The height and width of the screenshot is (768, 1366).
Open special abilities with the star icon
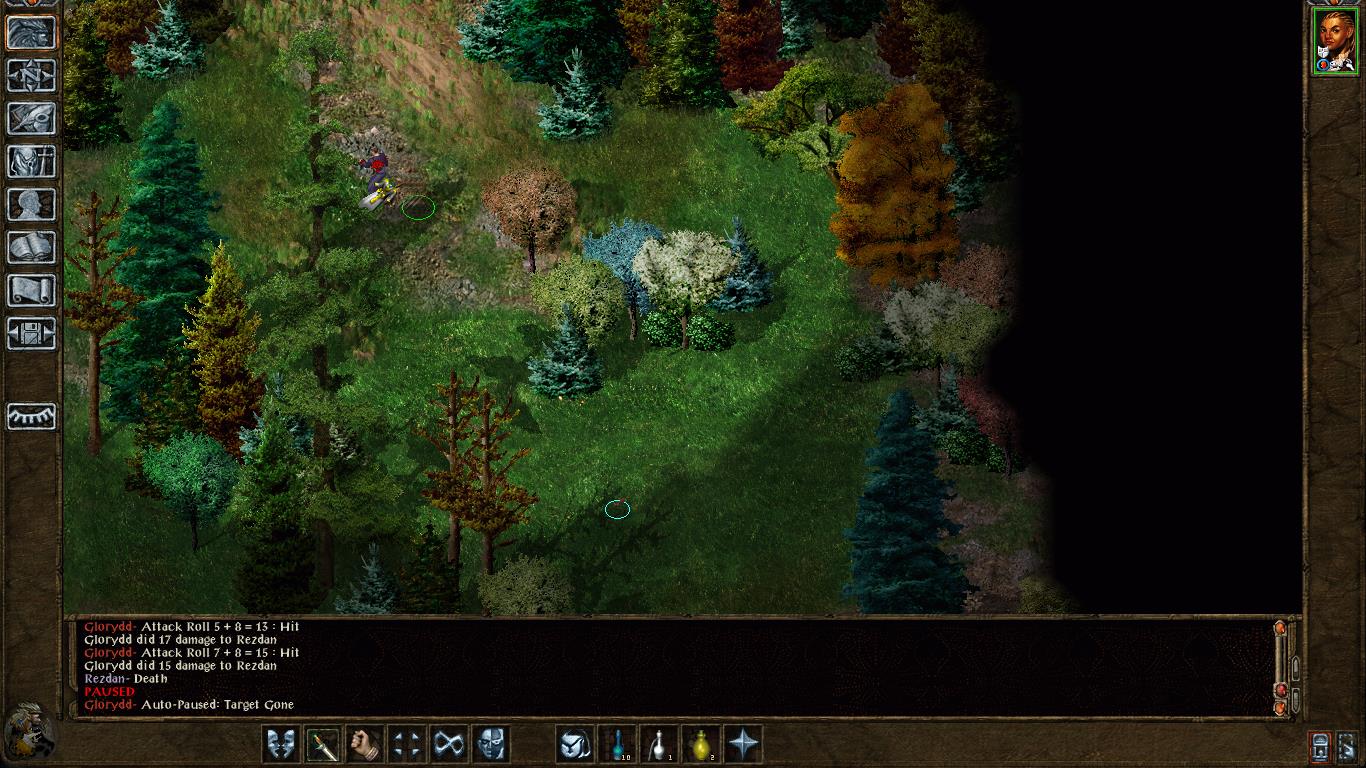click(743, 744)
